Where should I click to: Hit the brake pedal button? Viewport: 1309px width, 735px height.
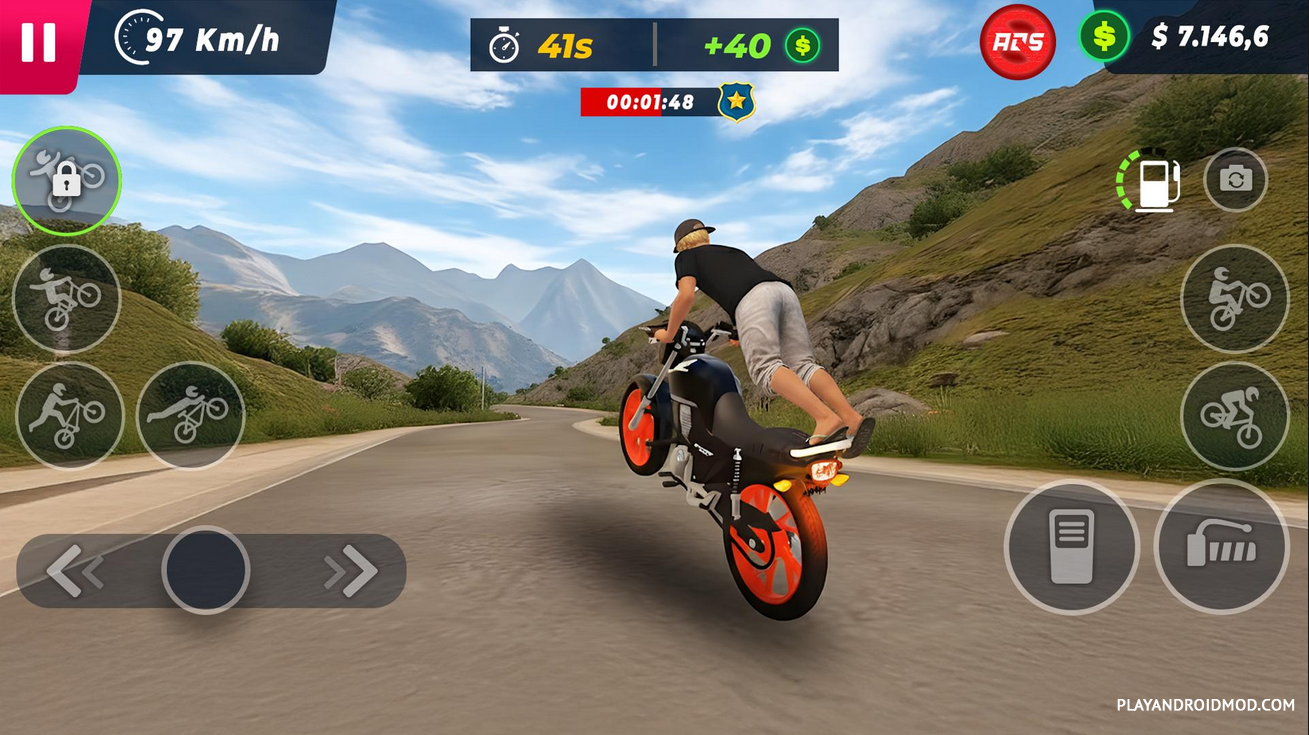pos(1071,547)
